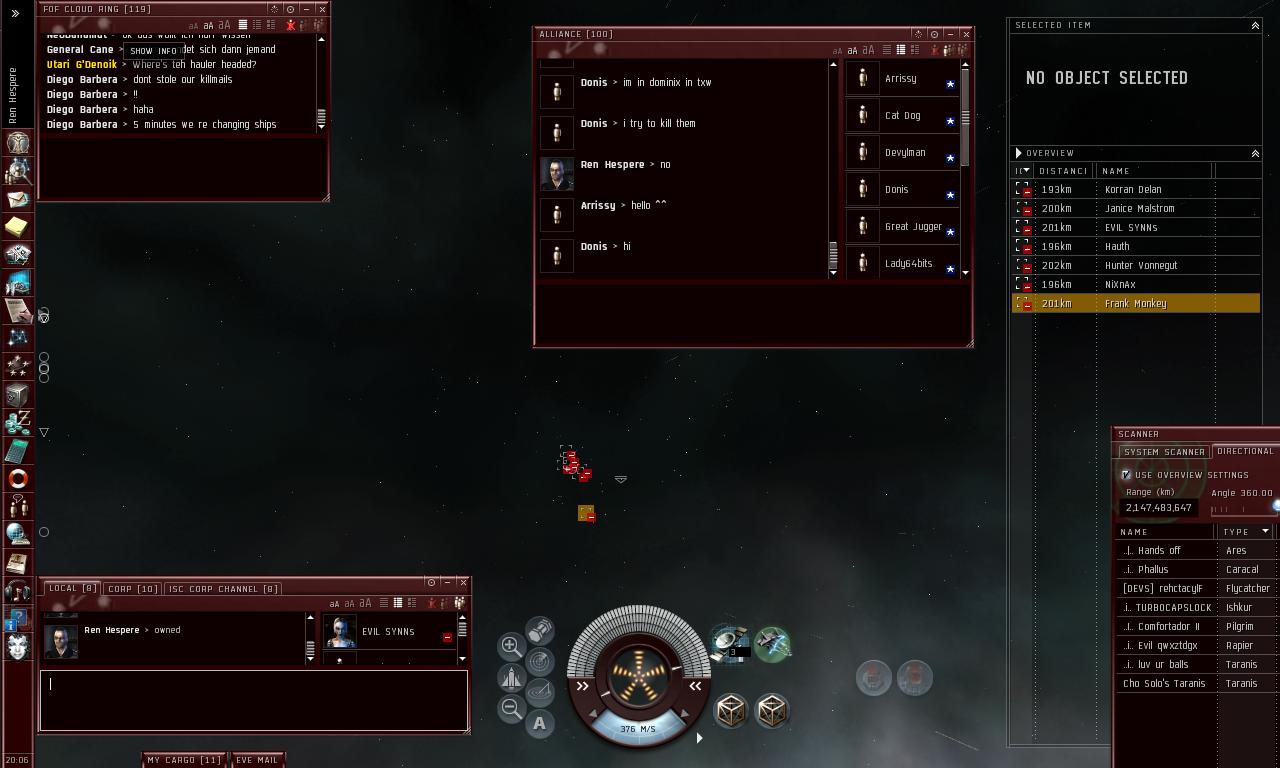Select Korran Delan in the overview list
Screen dimensions: 1280x768
pos(1133,189)
